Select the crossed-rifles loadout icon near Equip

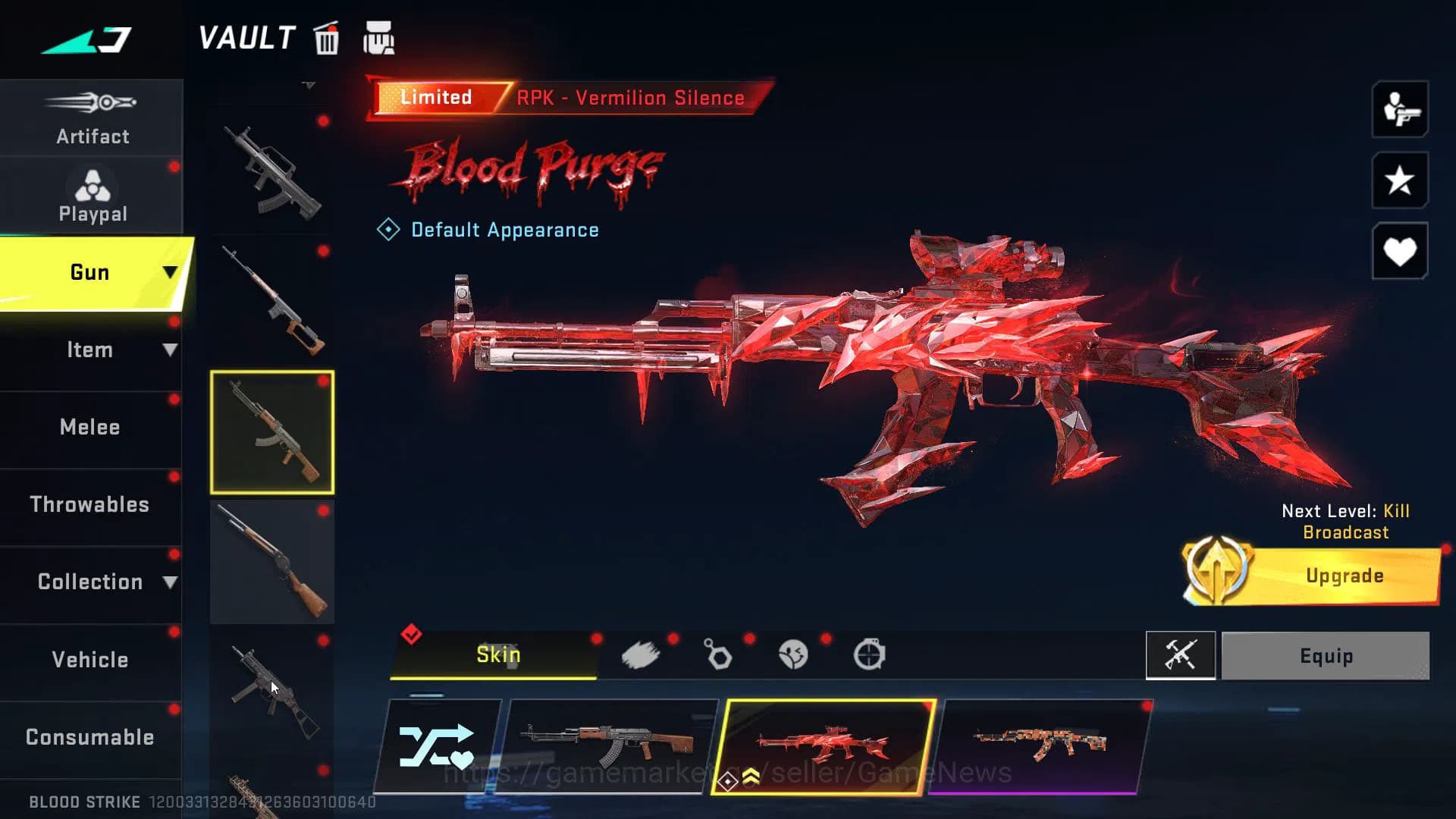1180,655
